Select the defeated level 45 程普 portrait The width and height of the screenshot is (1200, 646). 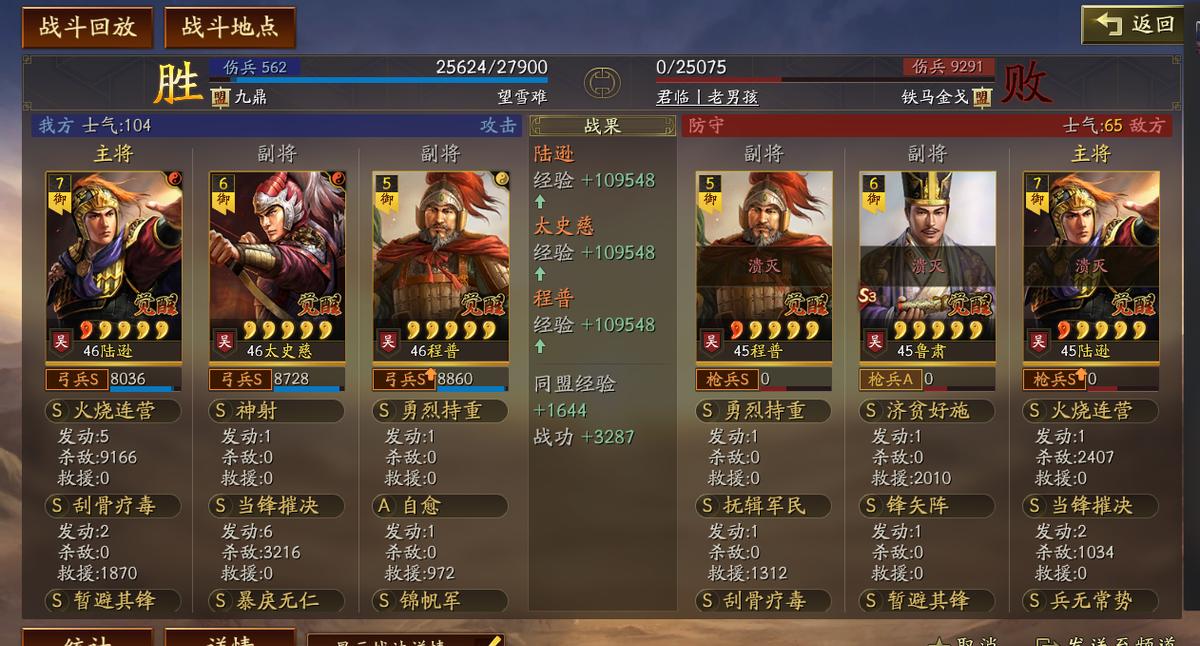(x=764, y=265)
